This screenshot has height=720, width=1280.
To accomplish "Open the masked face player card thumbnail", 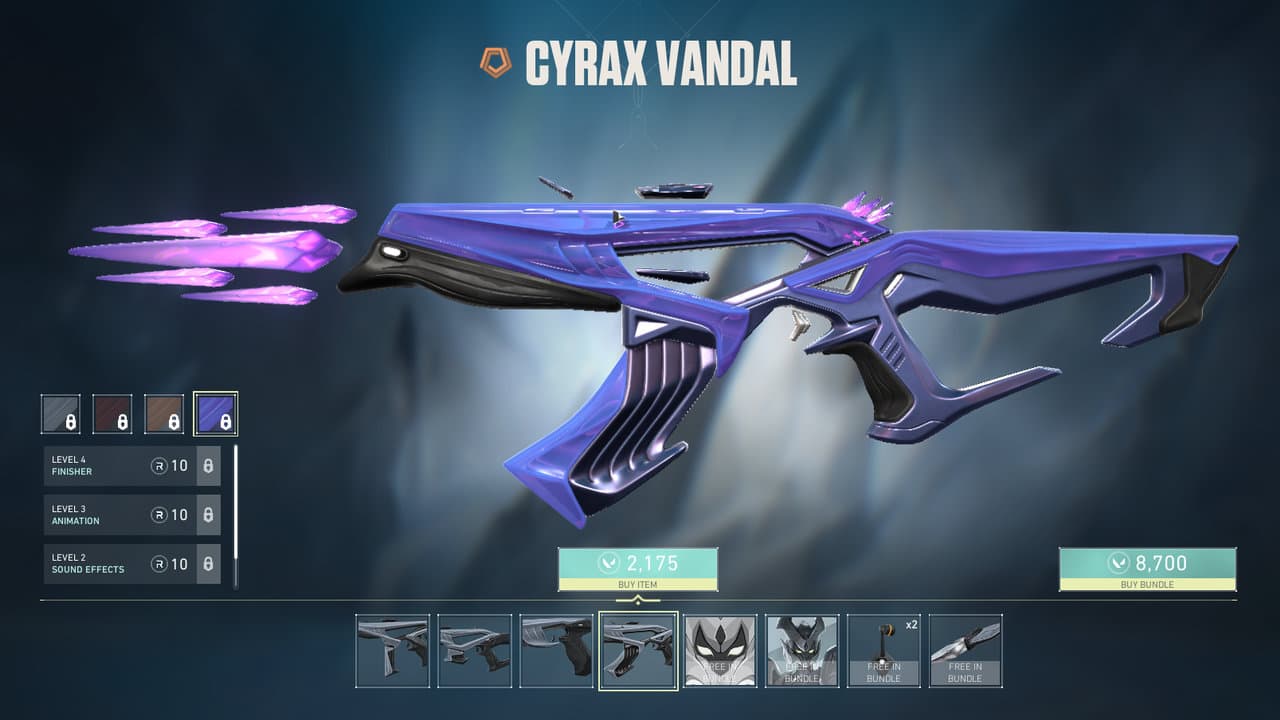I will click(x=720, y=650).
